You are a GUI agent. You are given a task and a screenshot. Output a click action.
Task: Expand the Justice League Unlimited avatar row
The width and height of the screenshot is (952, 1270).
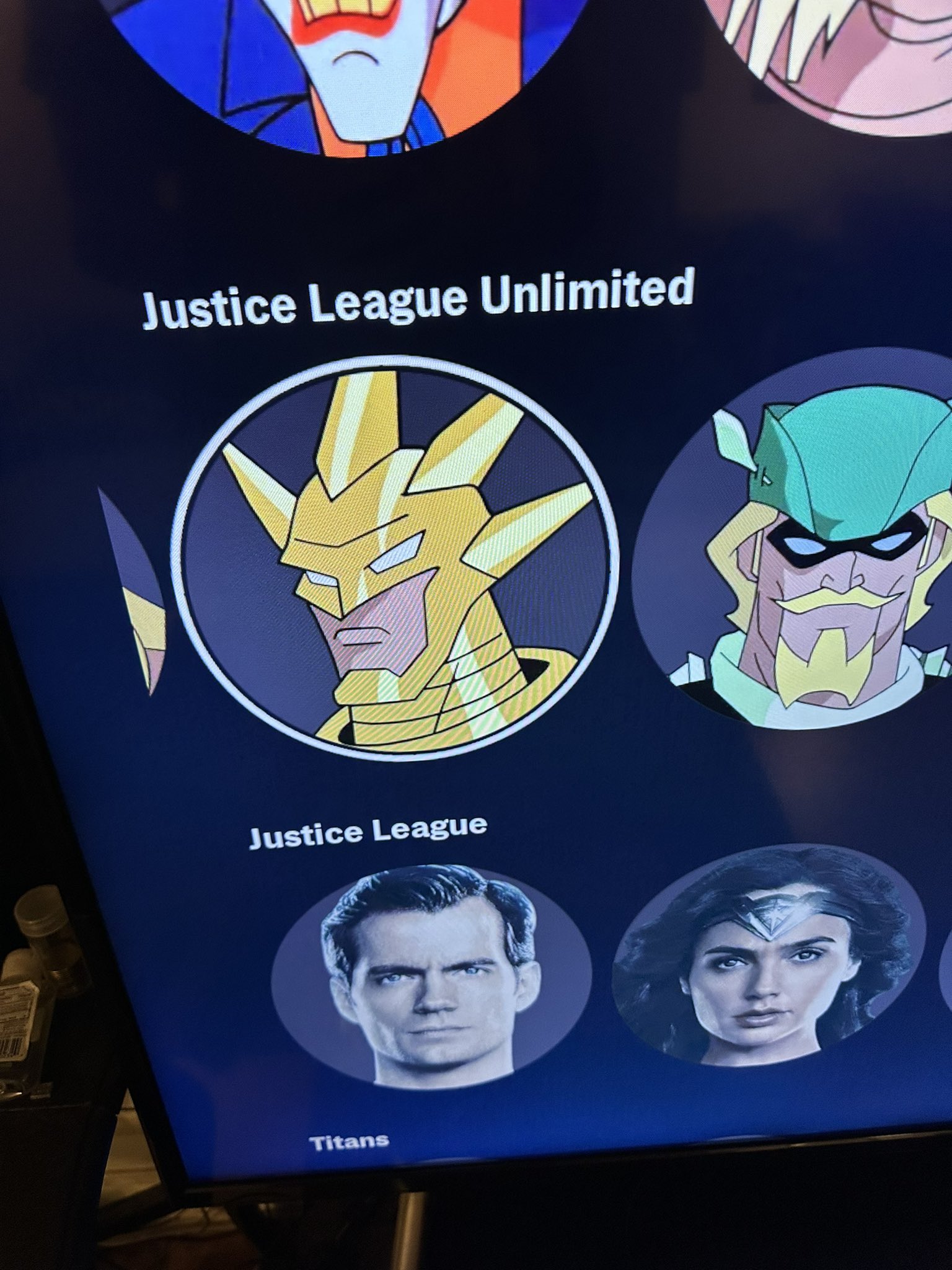tap(417, 302)
